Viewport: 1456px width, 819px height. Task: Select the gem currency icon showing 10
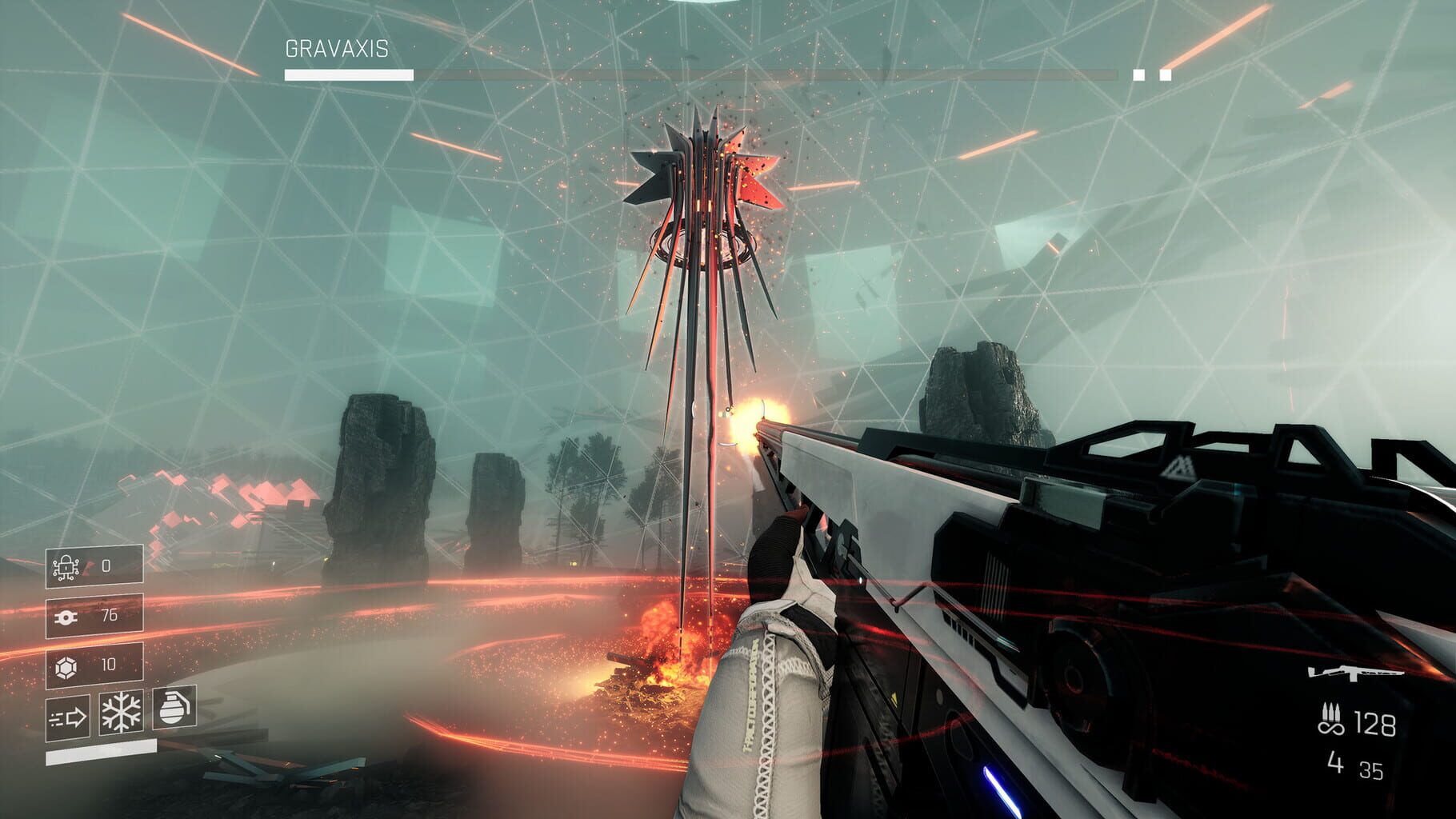click(x=66, y=666)
